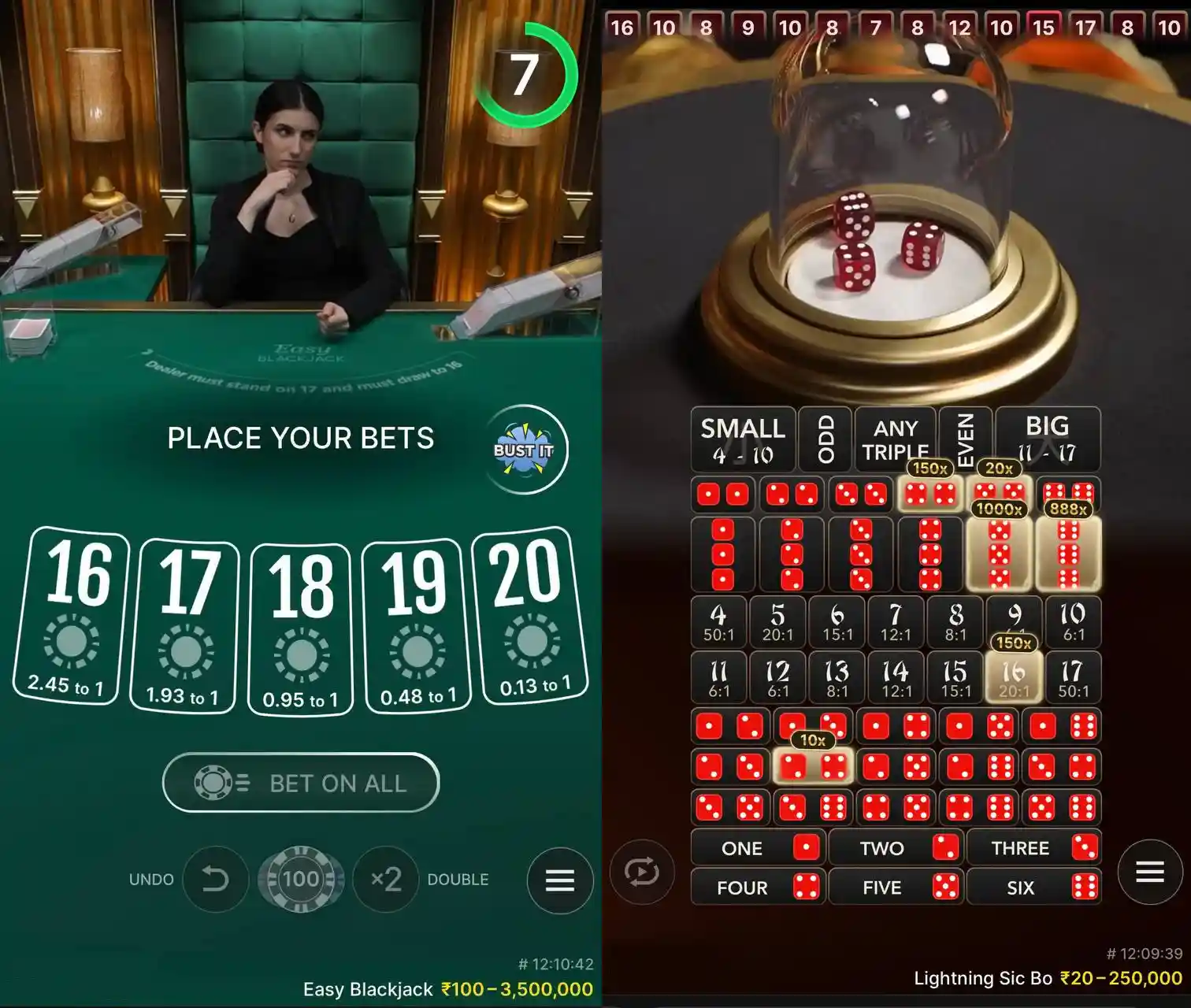Click the rebet circular arrow icon
Image resolution: width=1191 pixels, height=1008 pixels.
click(x=642, y=871)
